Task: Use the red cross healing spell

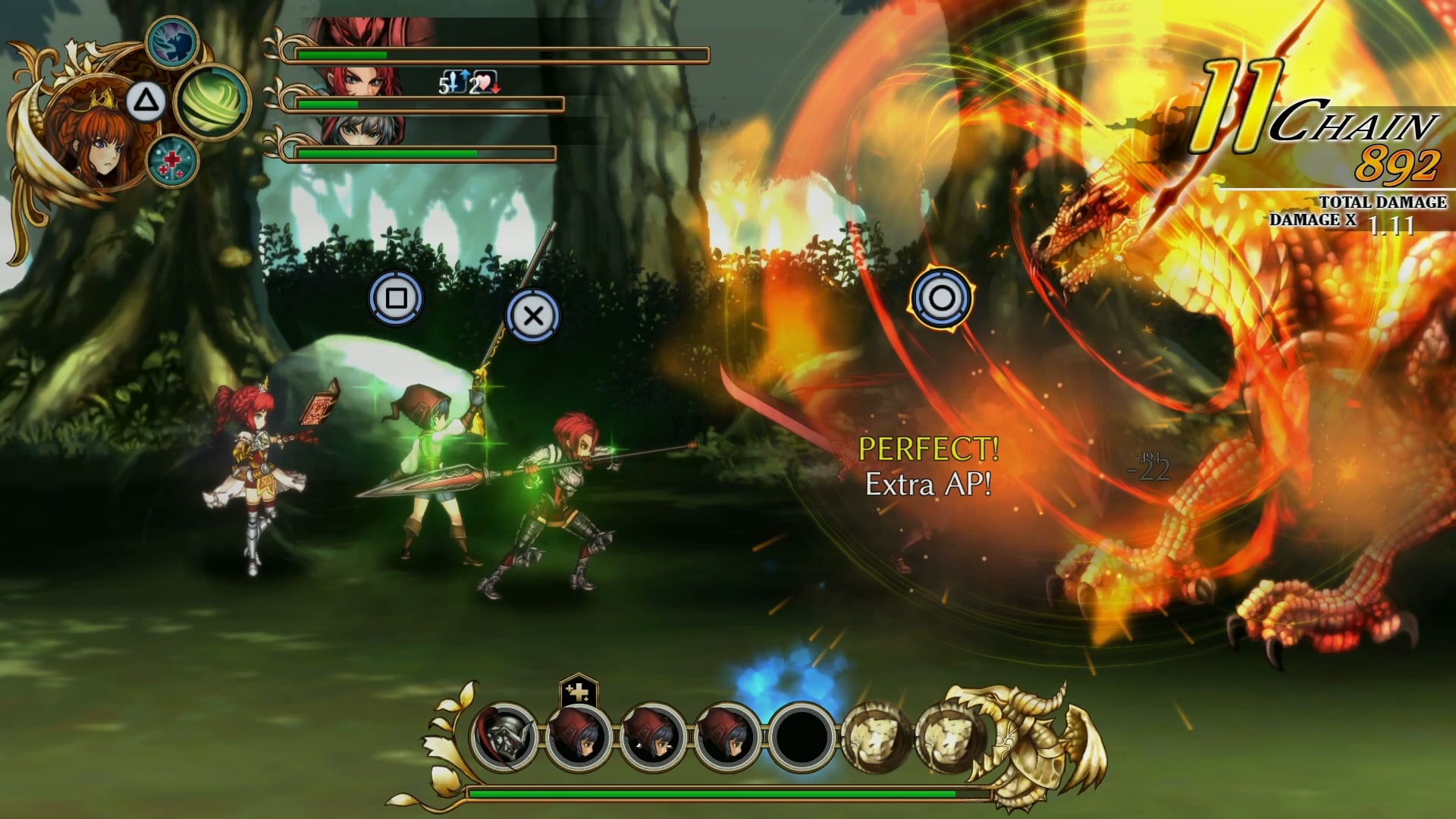Action: 172,161
